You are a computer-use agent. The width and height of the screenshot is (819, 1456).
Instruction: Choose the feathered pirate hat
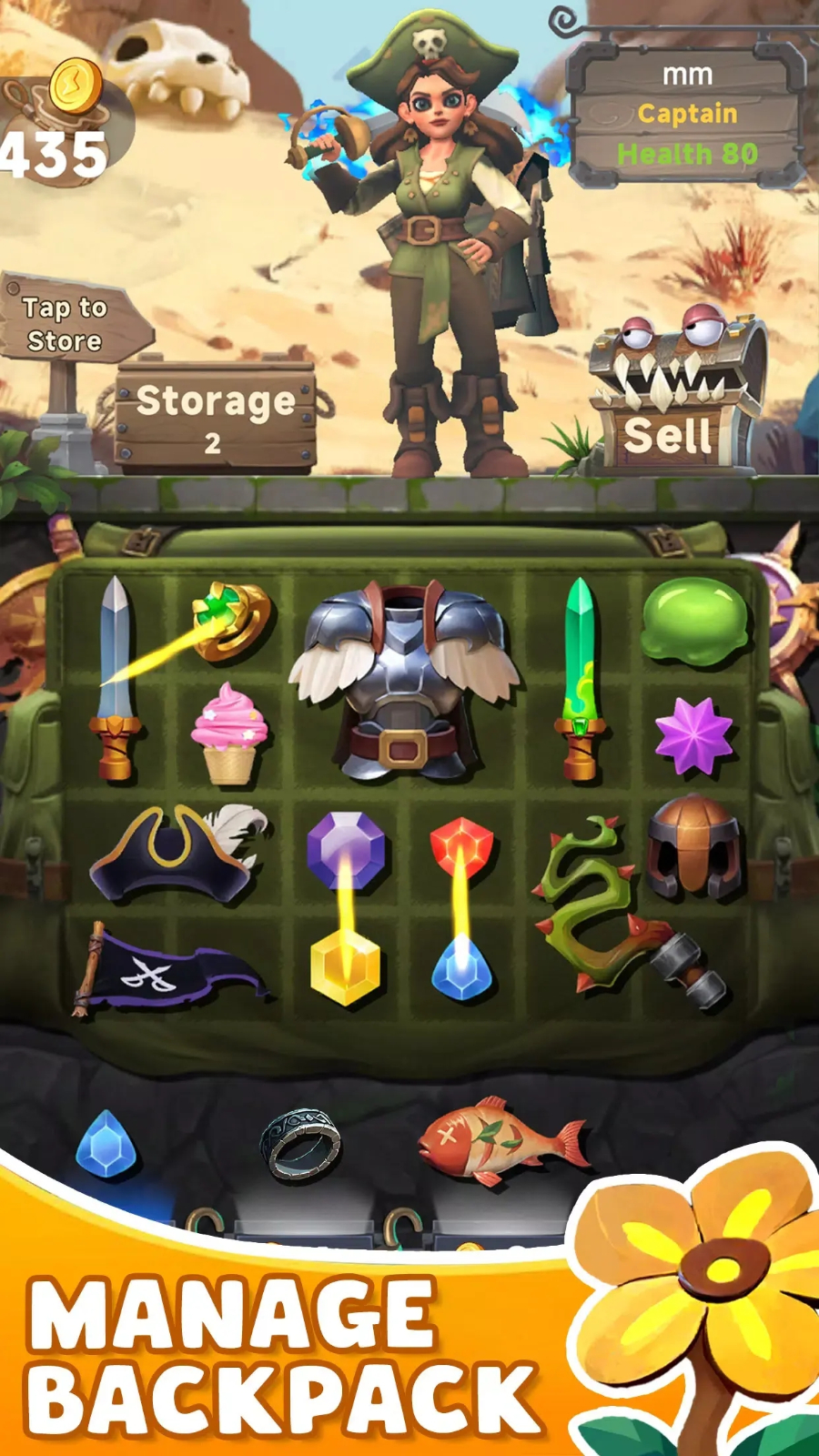click(177, 854)
